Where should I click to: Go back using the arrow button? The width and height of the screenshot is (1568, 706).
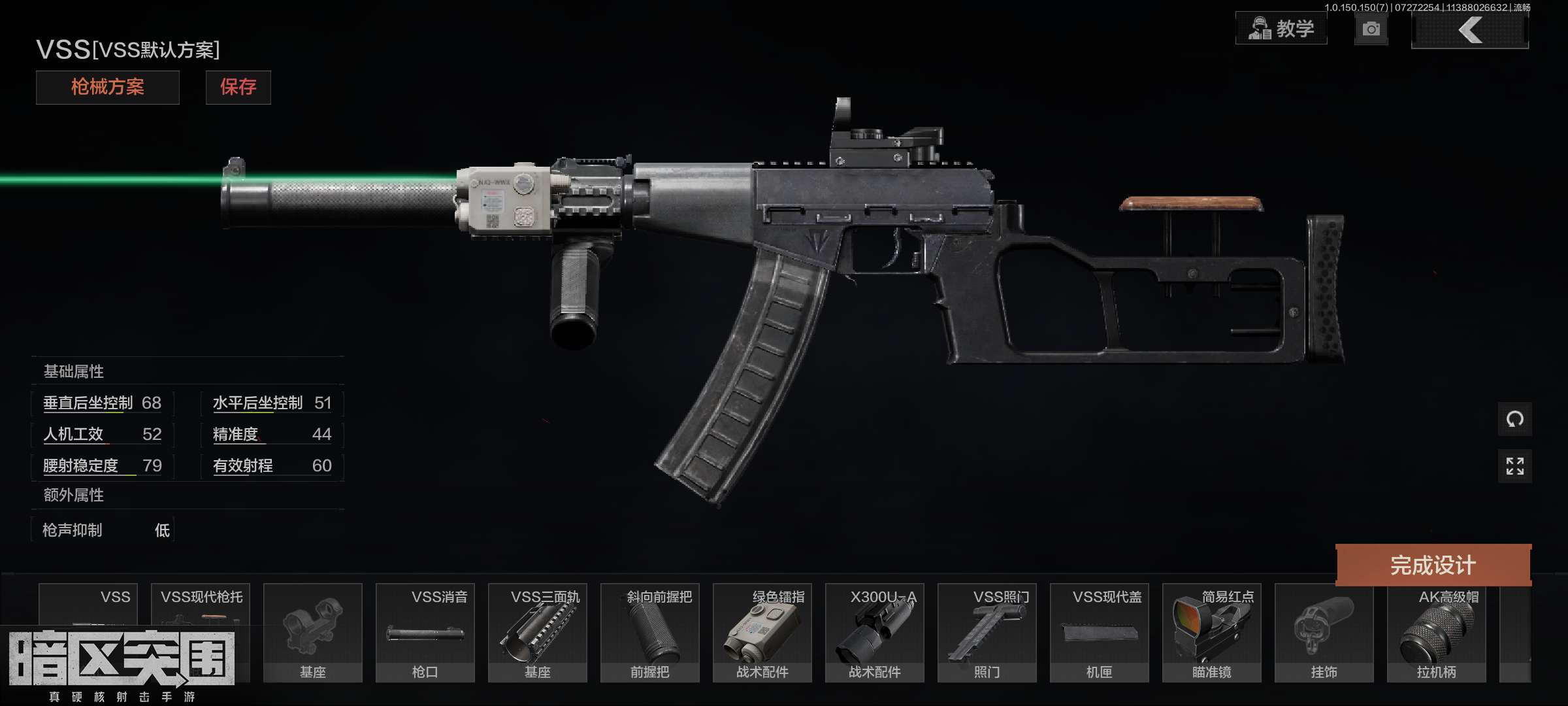pos(1469,30)
